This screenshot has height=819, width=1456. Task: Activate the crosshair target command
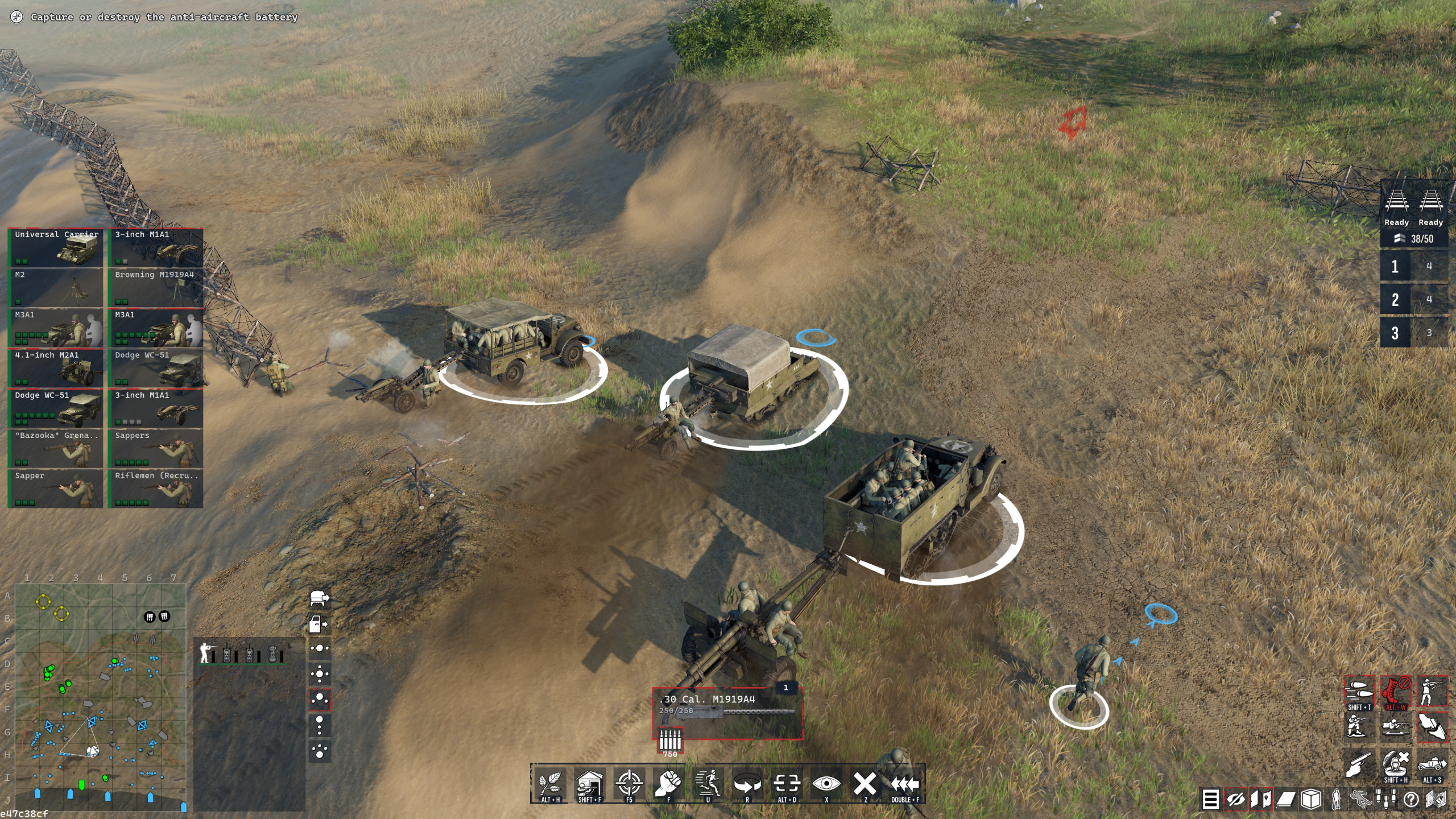coord(629,784)
